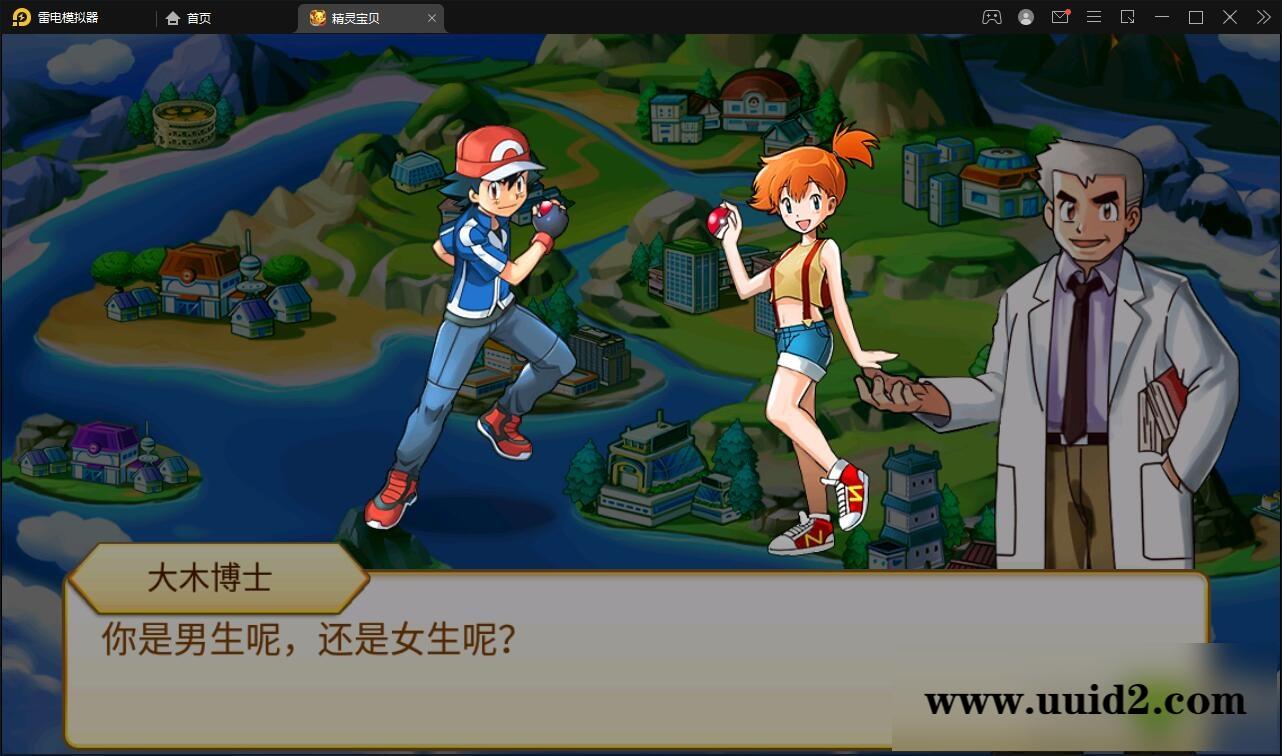This screenshot has width=1282, height=756.
Task: Close the 精灵宝贝 tab
Action: [x=432, y=17]
